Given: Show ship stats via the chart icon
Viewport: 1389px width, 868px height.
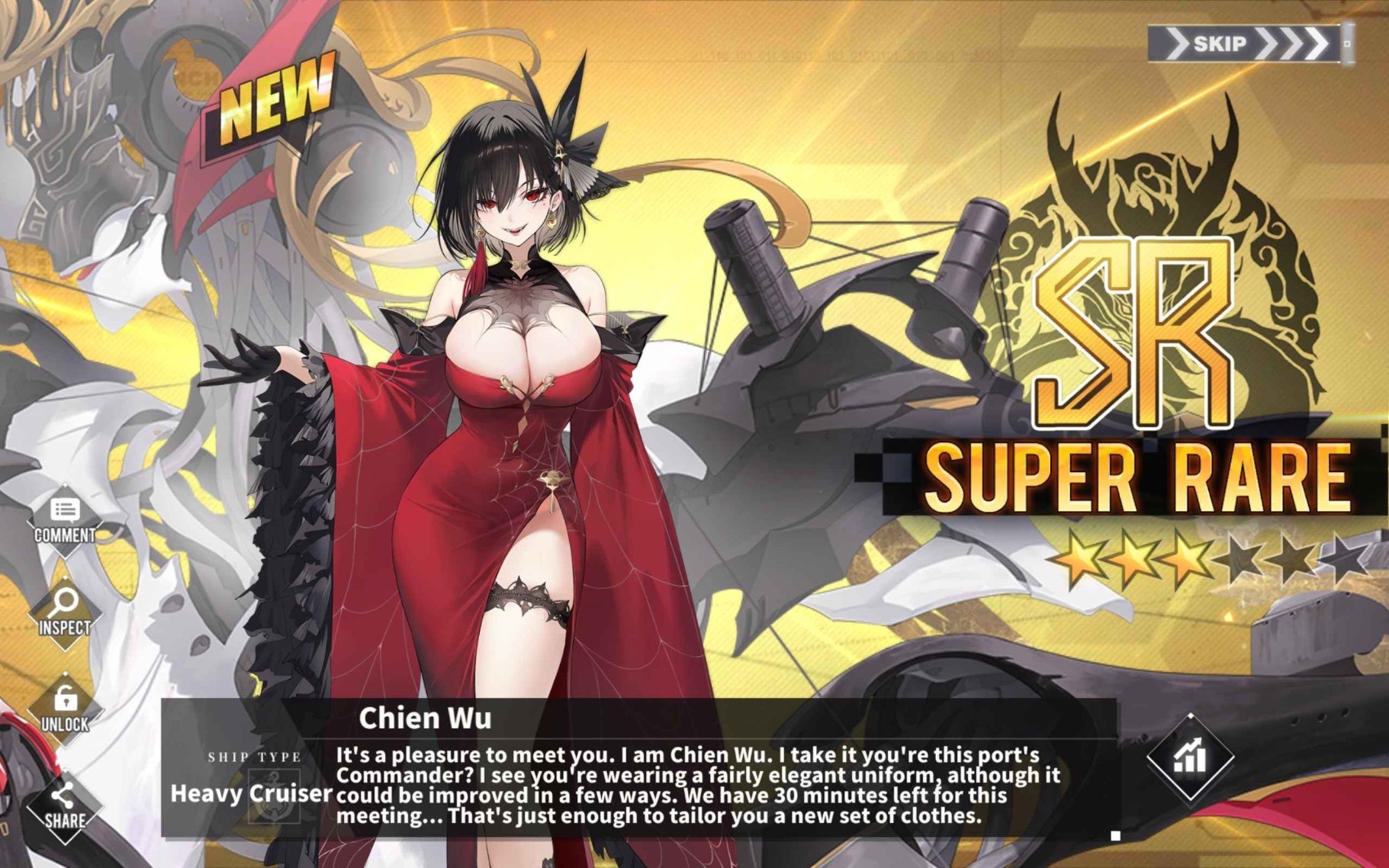Looking at the screenshot, I should click(x=1190, y=757).
